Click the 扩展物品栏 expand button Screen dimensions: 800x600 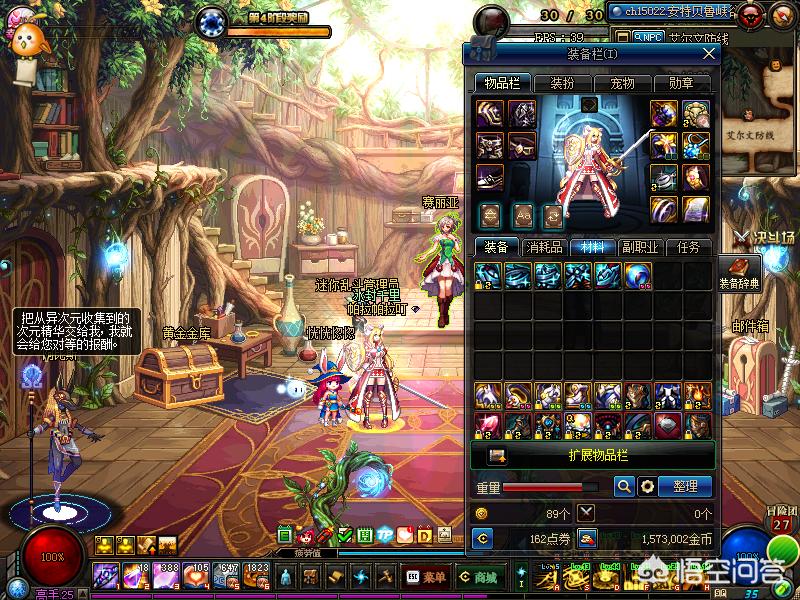(594, 455)
